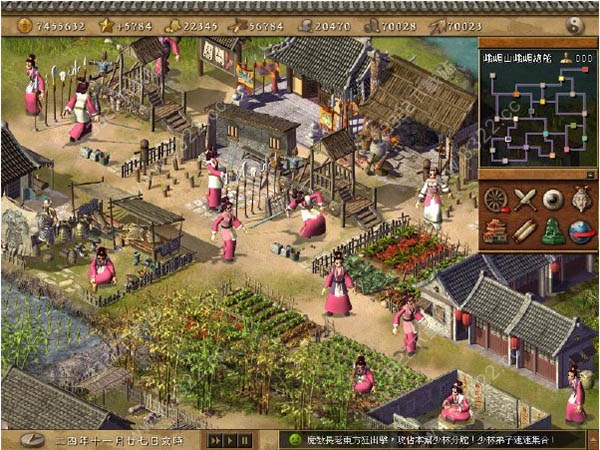Click the bearded elder portrait icon

581,200
